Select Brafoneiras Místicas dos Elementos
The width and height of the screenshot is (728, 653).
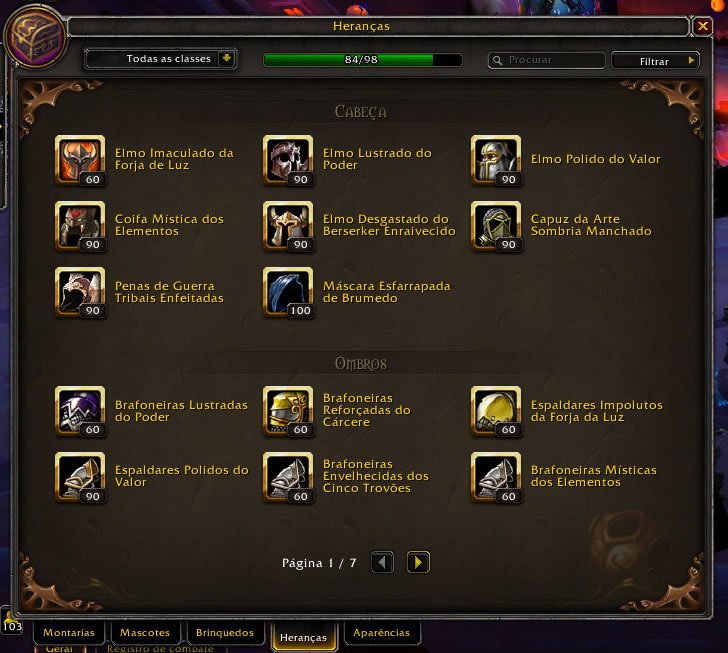coord(496,477)
